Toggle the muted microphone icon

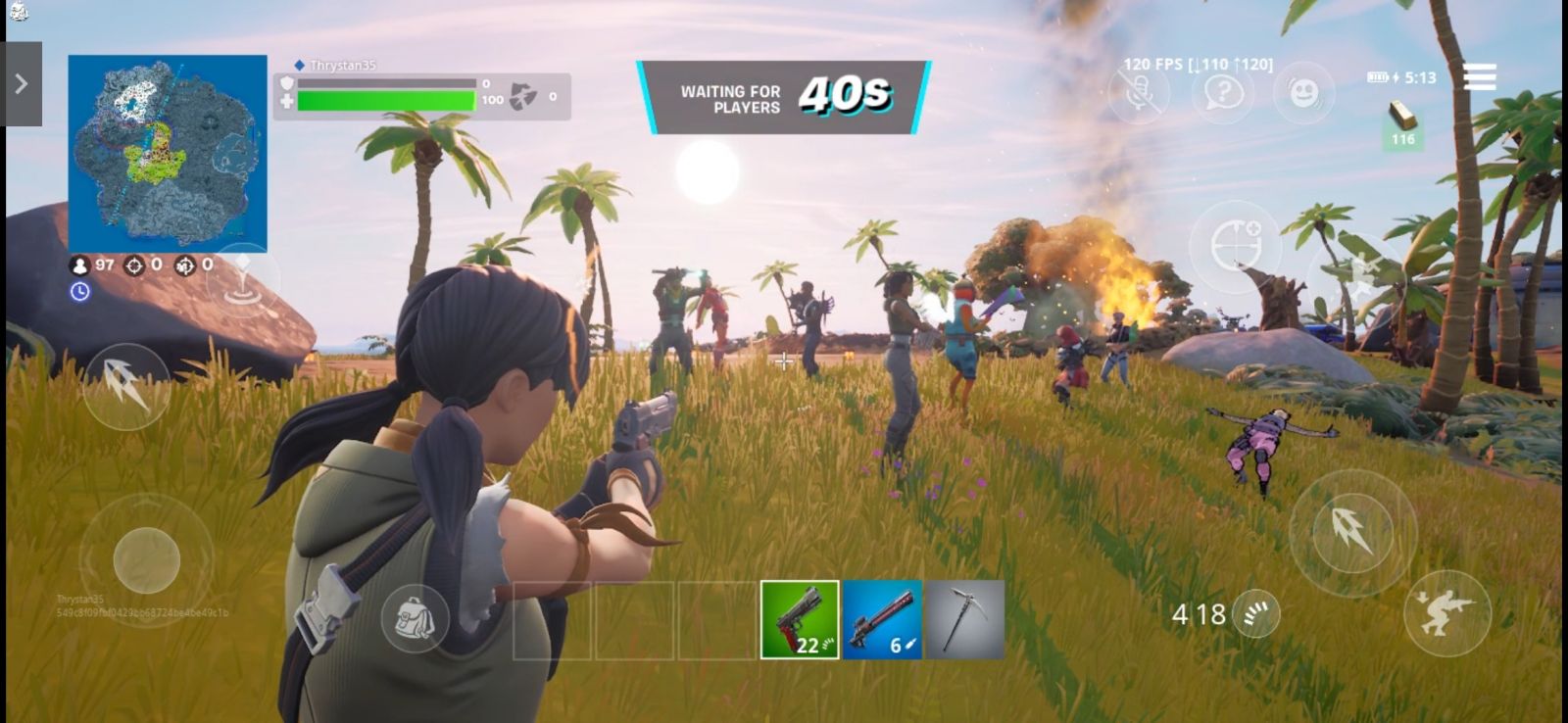[x=1140, y=94]
